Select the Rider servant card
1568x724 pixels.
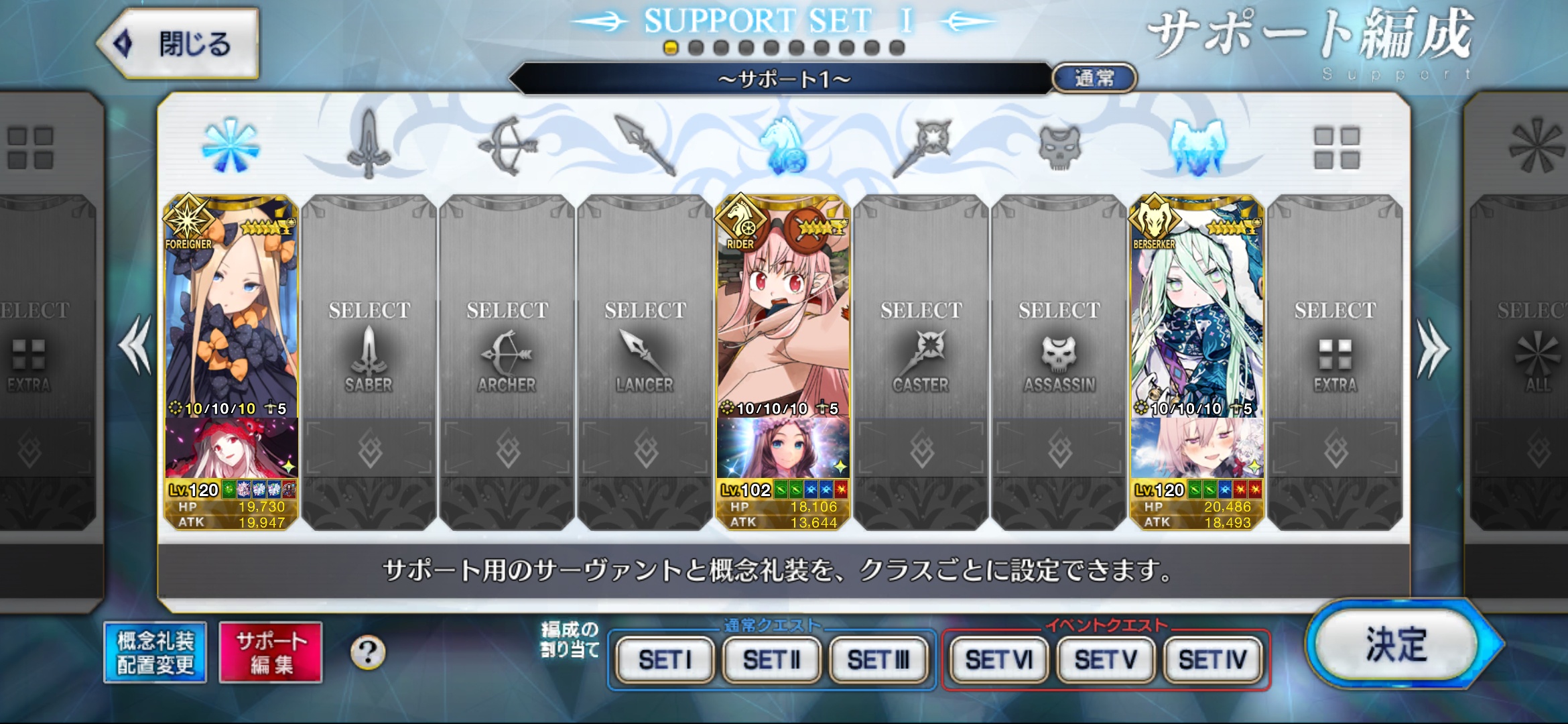point(783,308)
